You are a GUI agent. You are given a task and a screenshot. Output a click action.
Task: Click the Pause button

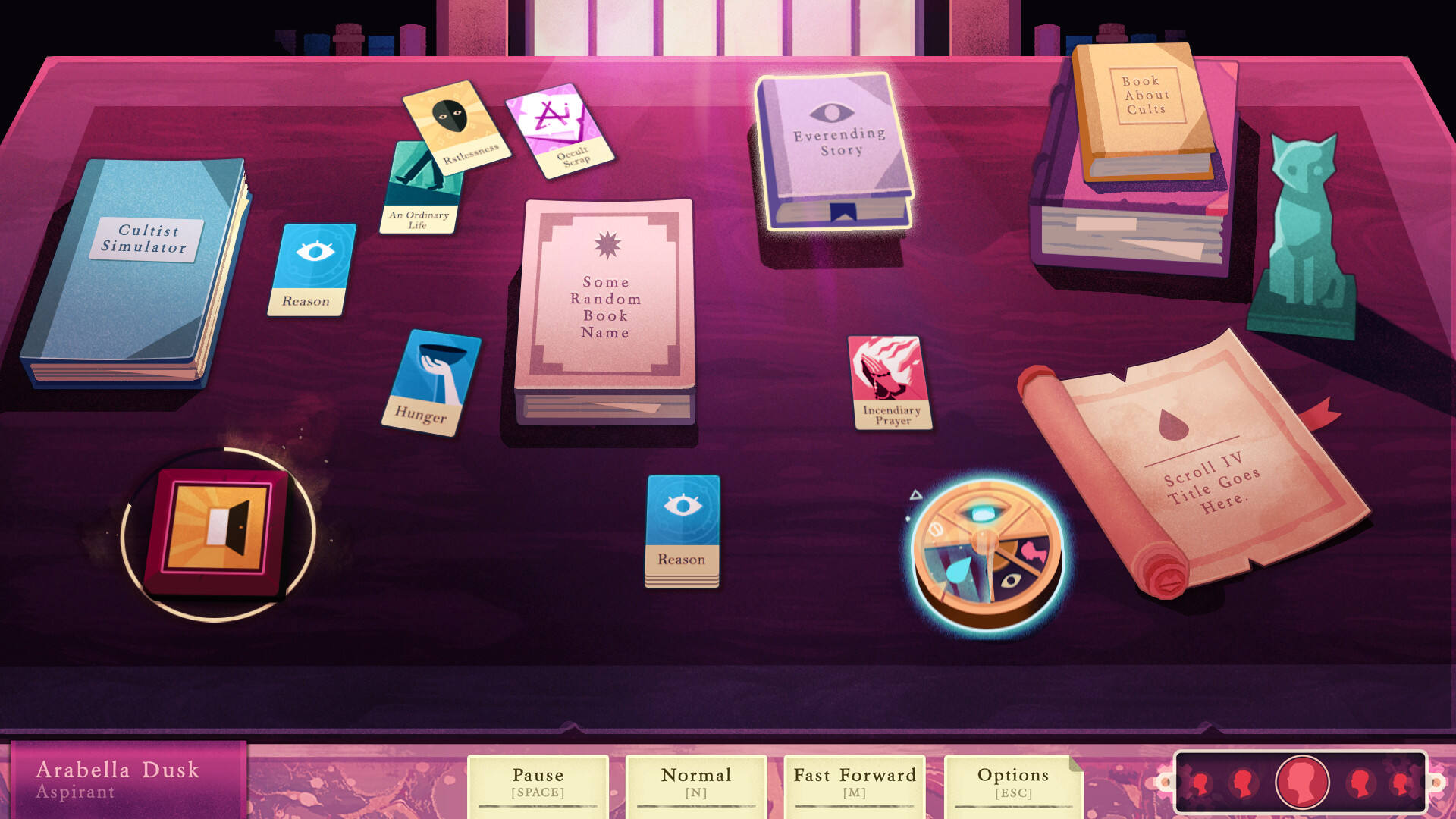(x=538, y=783)
